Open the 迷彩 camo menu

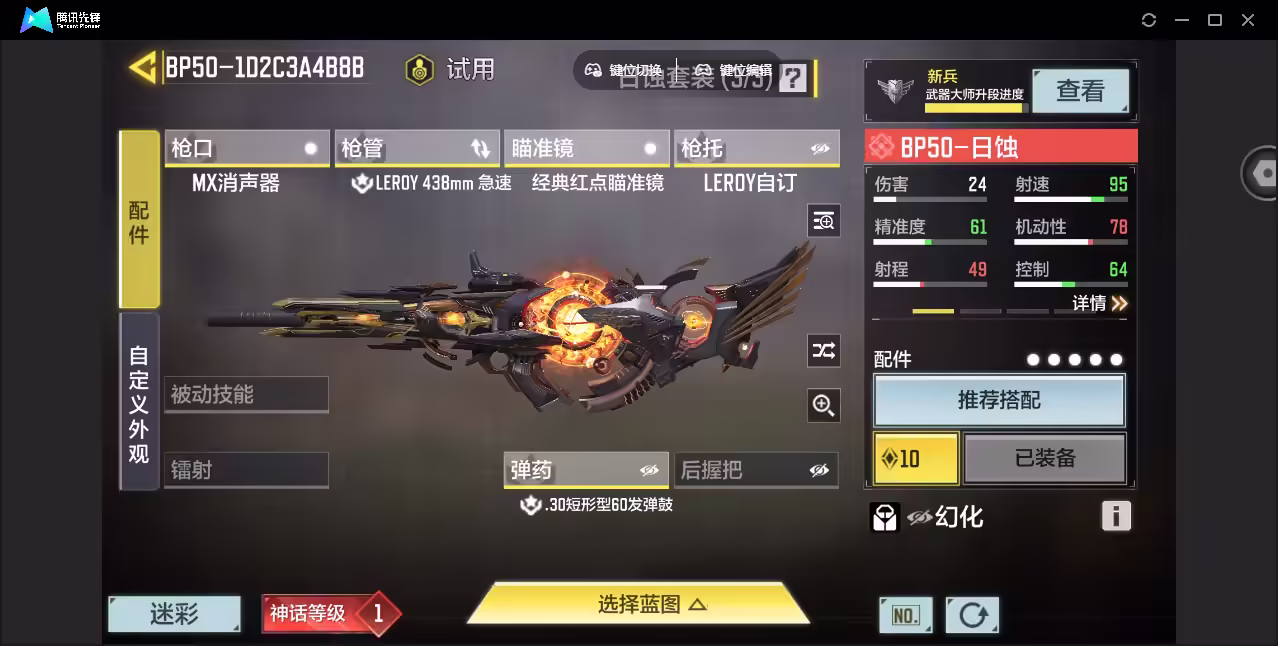pos(174,614)
